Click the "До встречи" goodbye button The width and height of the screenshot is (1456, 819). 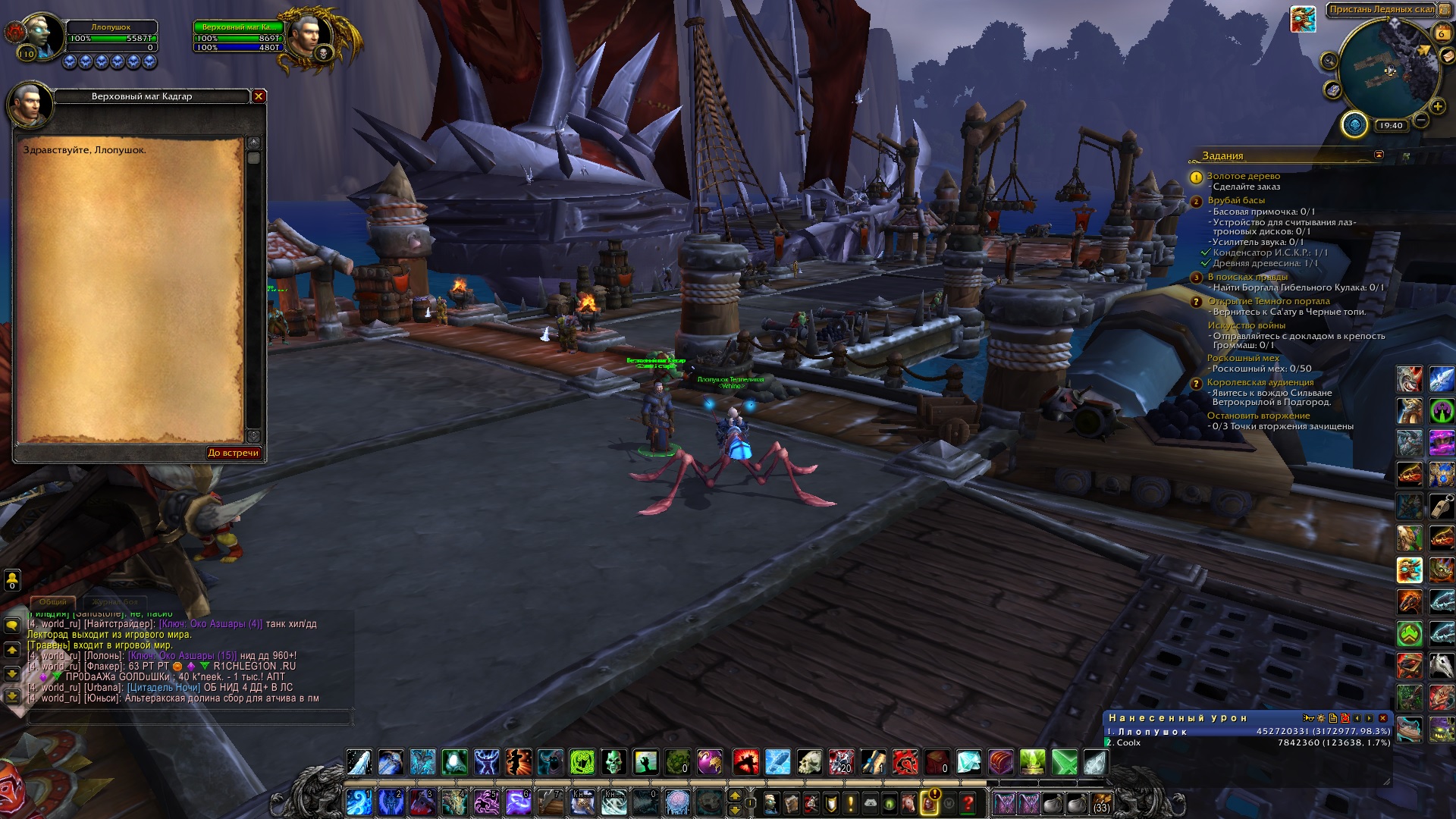[234, 453]
